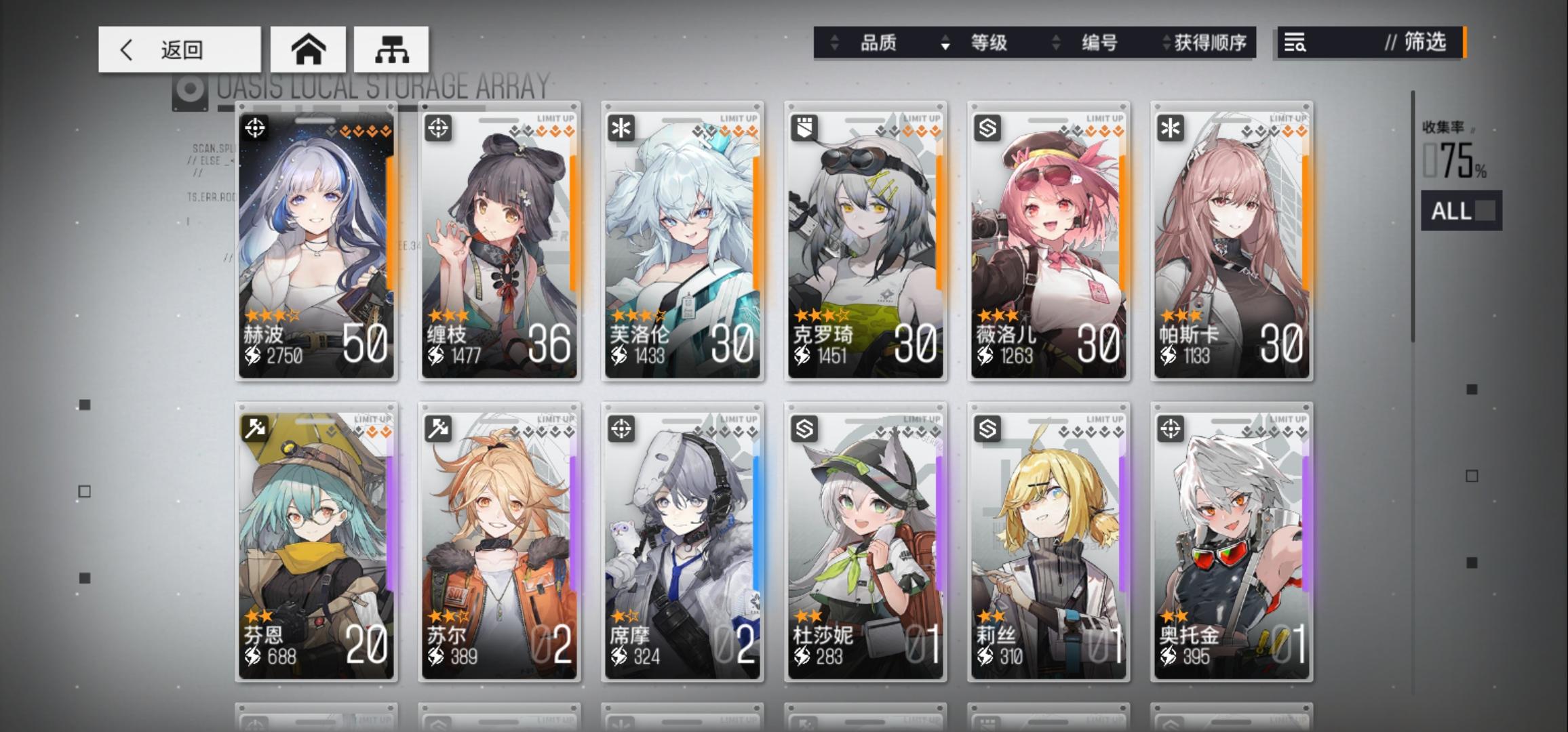Click 芬恩's hammer class icon

click(x=254, y=429)
